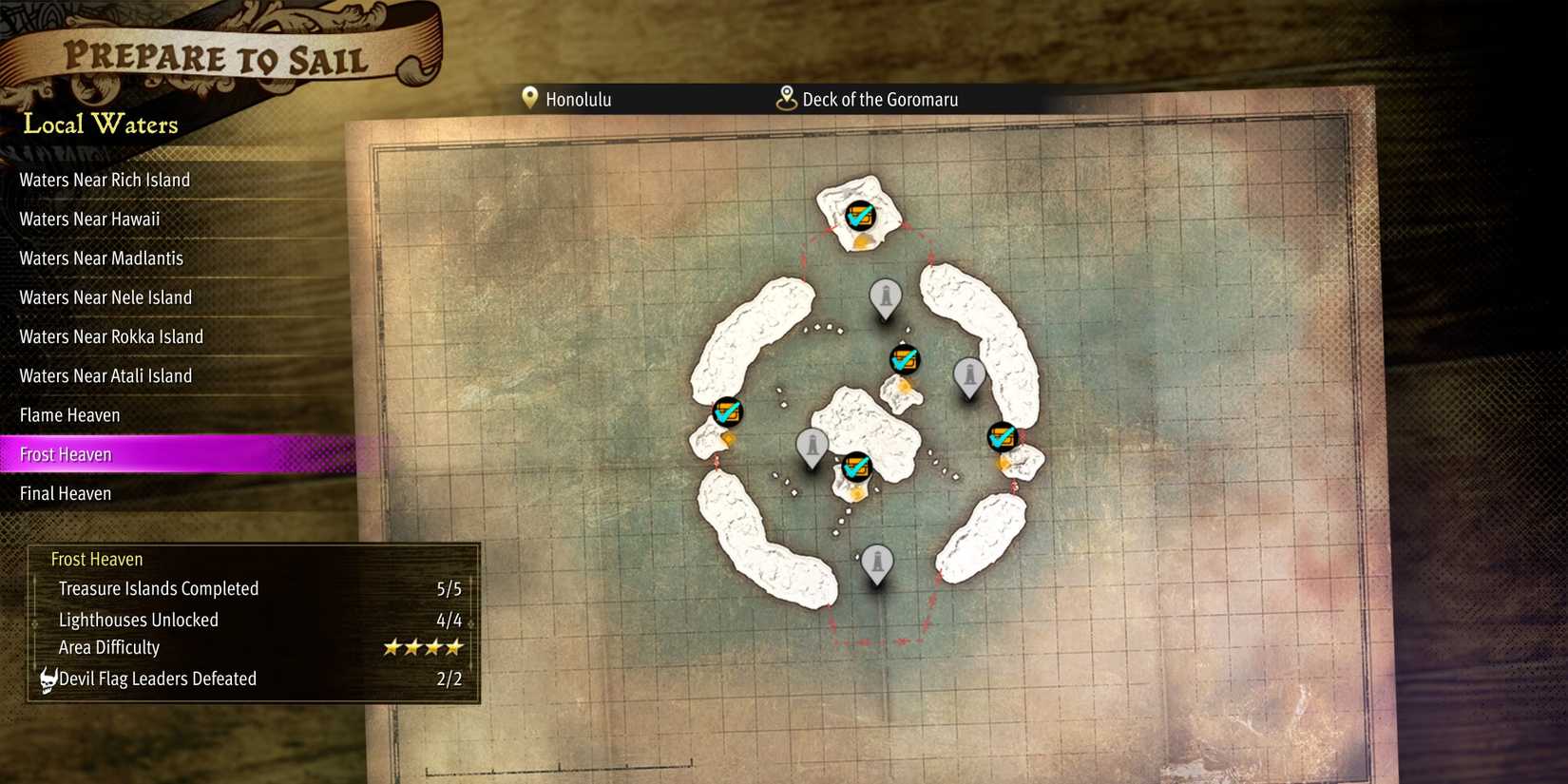The height and width of the screenshot is (784, 1568).
Task: Click the gray pin west of the central island
Action: click(x=812, y=444)
